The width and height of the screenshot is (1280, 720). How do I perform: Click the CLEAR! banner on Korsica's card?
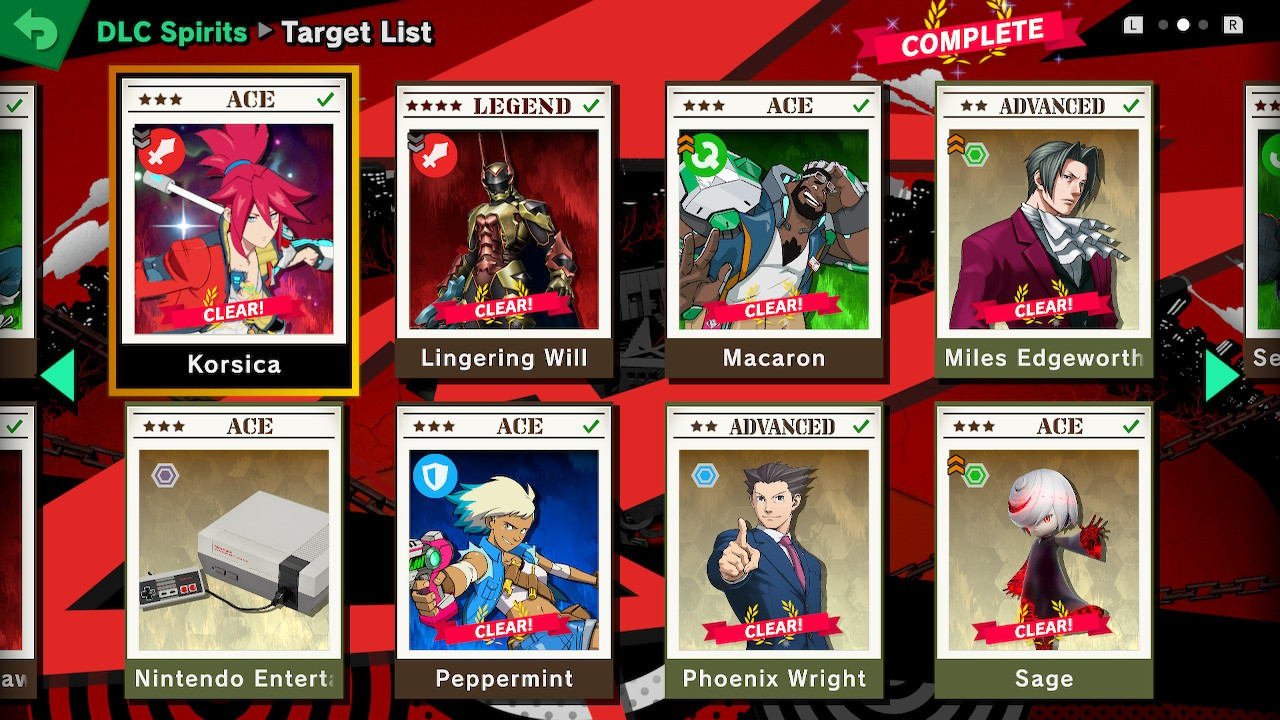[235, 309]
